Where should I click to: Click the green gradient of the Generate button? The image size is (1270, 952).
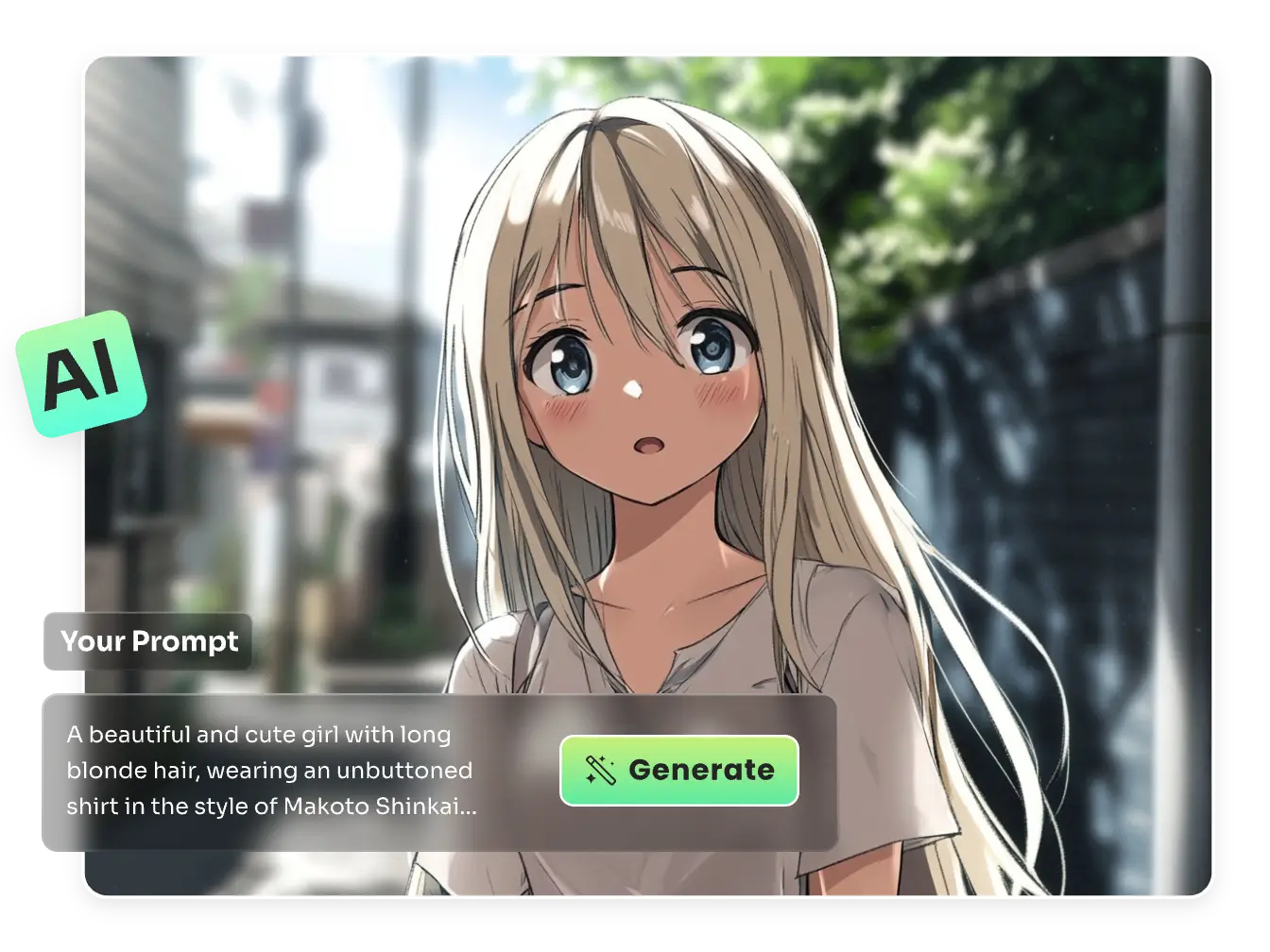coord(678,772)
